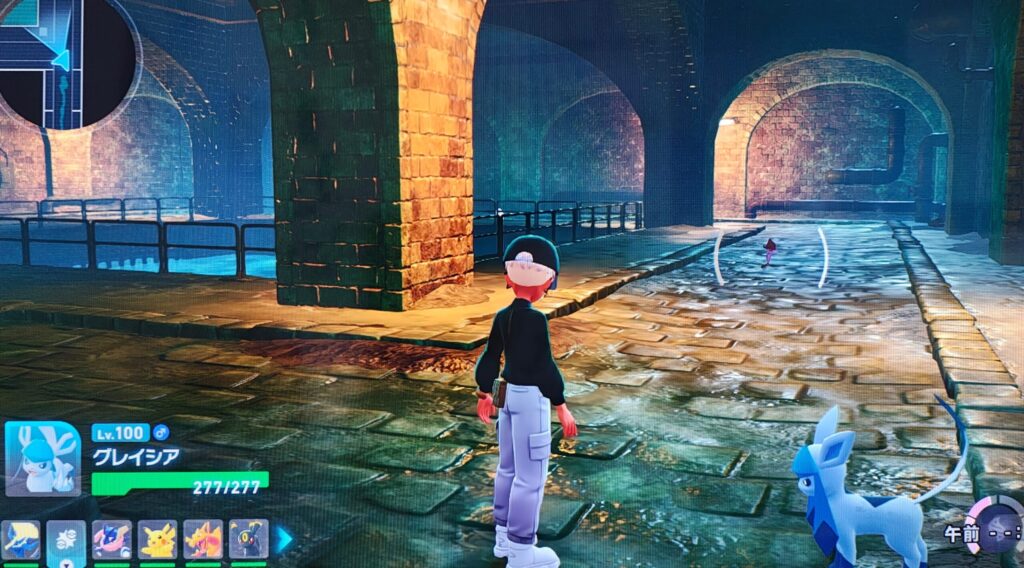Select the highlighted snowflake party slot
Viewport: 1024px width, 568px height.
[66, 539]
